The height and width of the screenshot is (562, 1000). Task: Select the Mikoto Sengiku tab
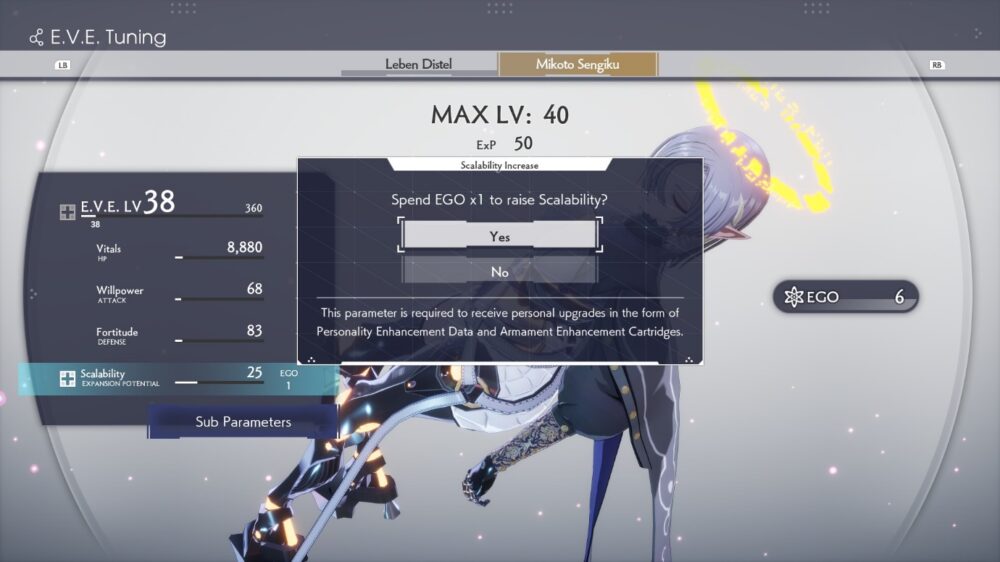578,65
